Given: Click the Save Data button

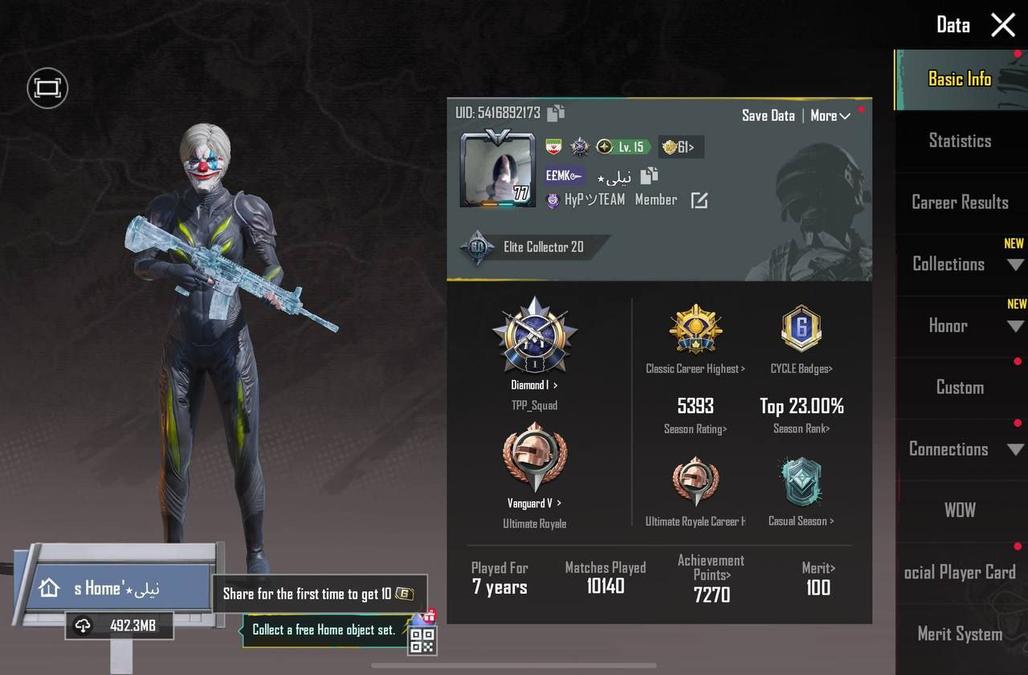Looking at the screenshot, I should point(768,116).
